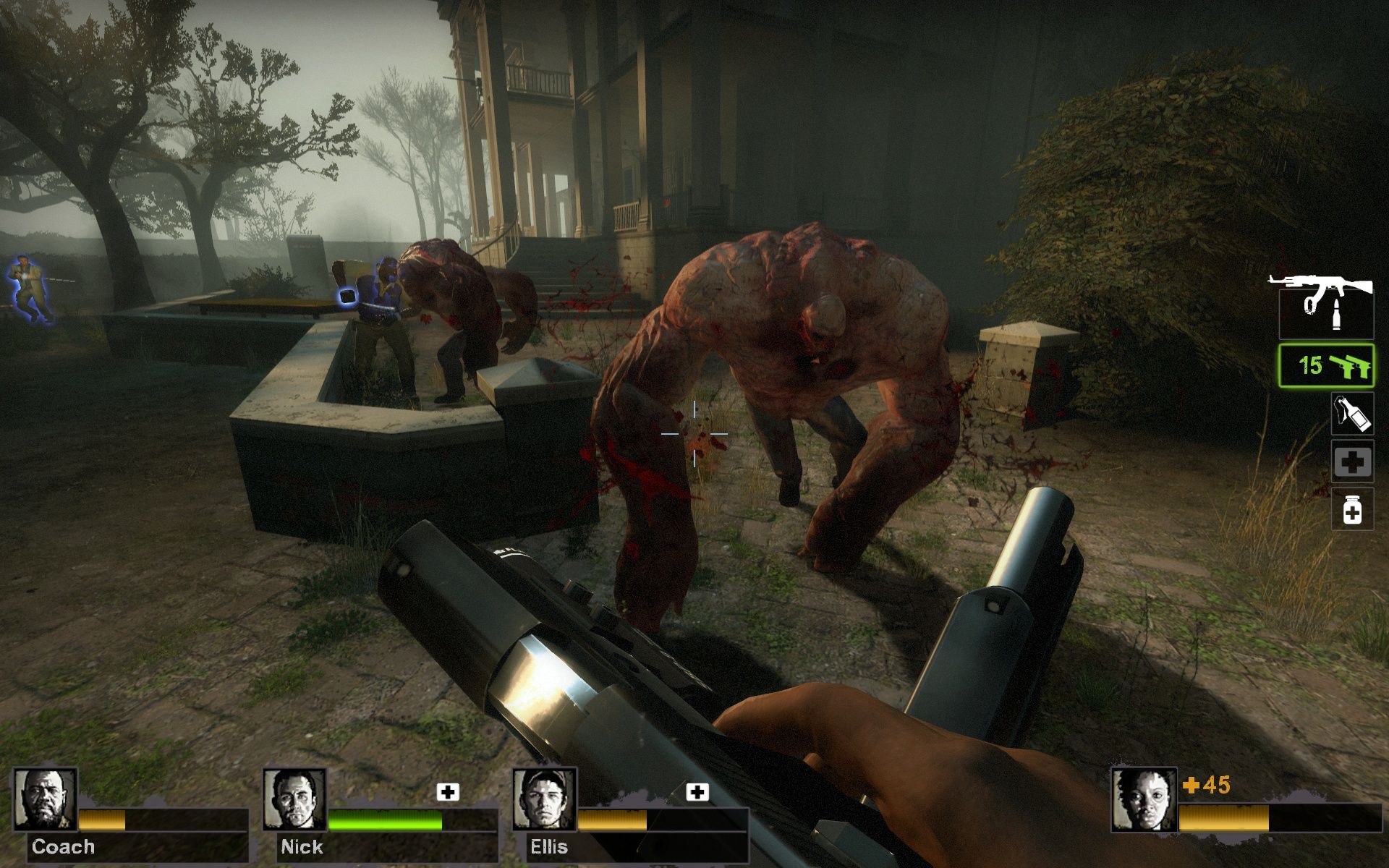
Task: Choose the Molotov cocktail slot
Action: pos(1352,414)
